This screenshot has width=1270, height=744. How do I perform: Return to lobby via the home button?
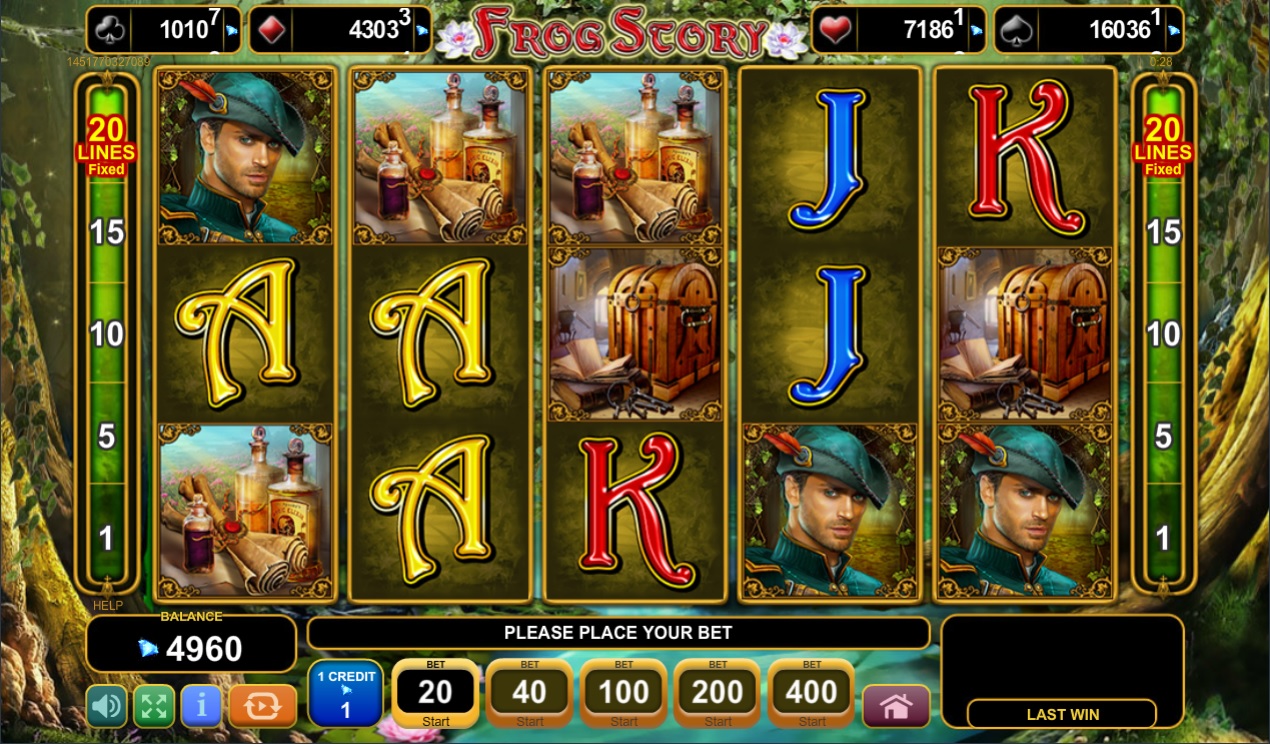(x=895, y=706)
